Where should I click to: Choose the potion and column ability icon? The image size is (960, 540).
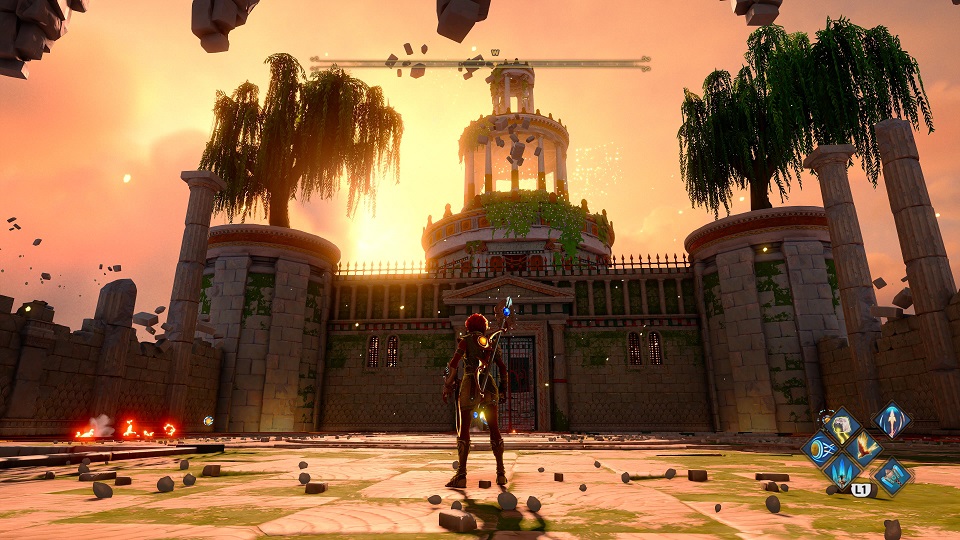[892, 475]
